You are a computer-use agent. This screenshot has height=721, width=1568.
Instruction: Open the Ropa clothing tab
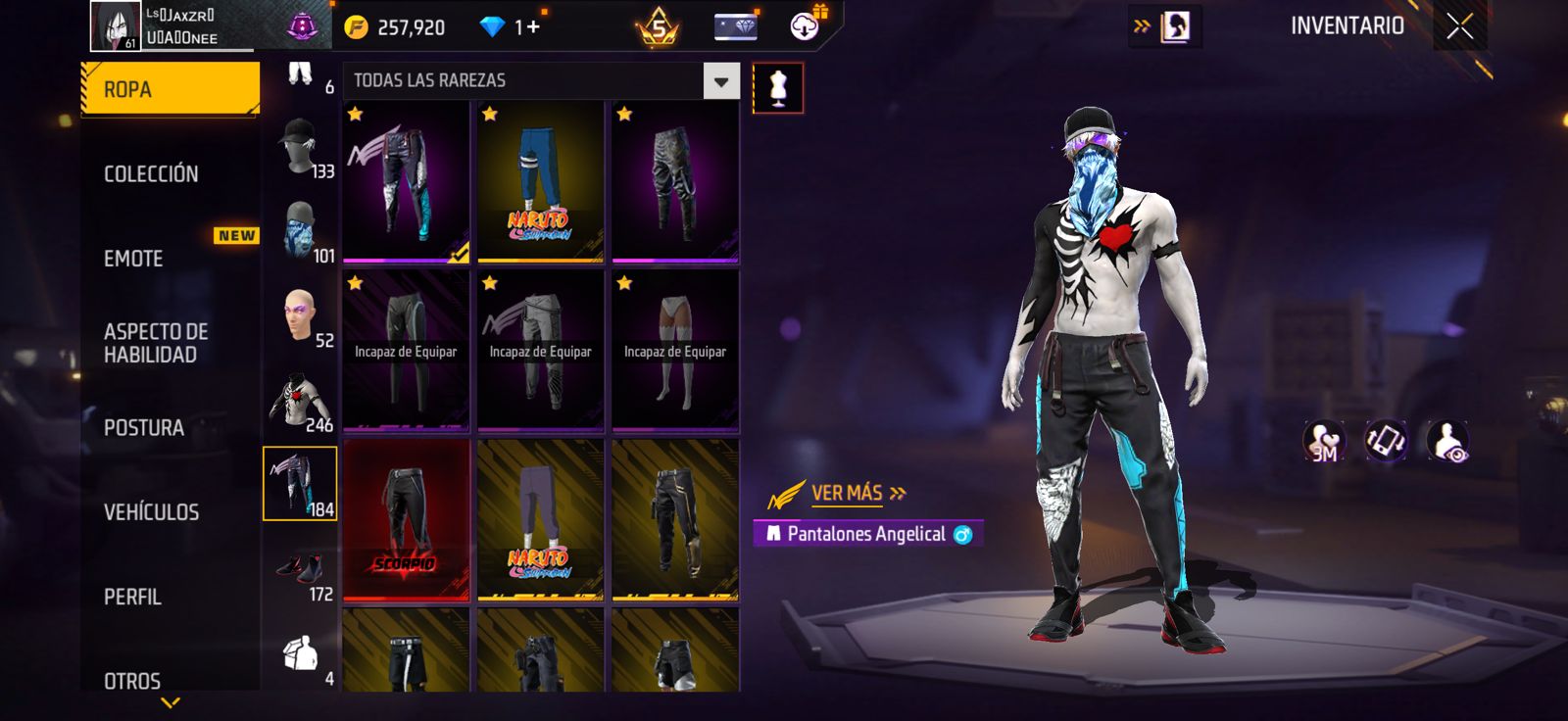coord(170,89)
